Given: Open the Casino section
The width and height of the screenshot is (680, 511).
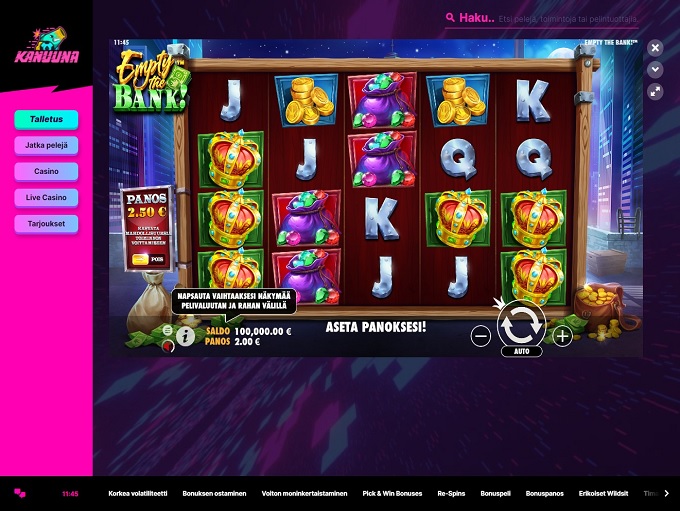Looking at the screenshot, I should coord(46,171).
